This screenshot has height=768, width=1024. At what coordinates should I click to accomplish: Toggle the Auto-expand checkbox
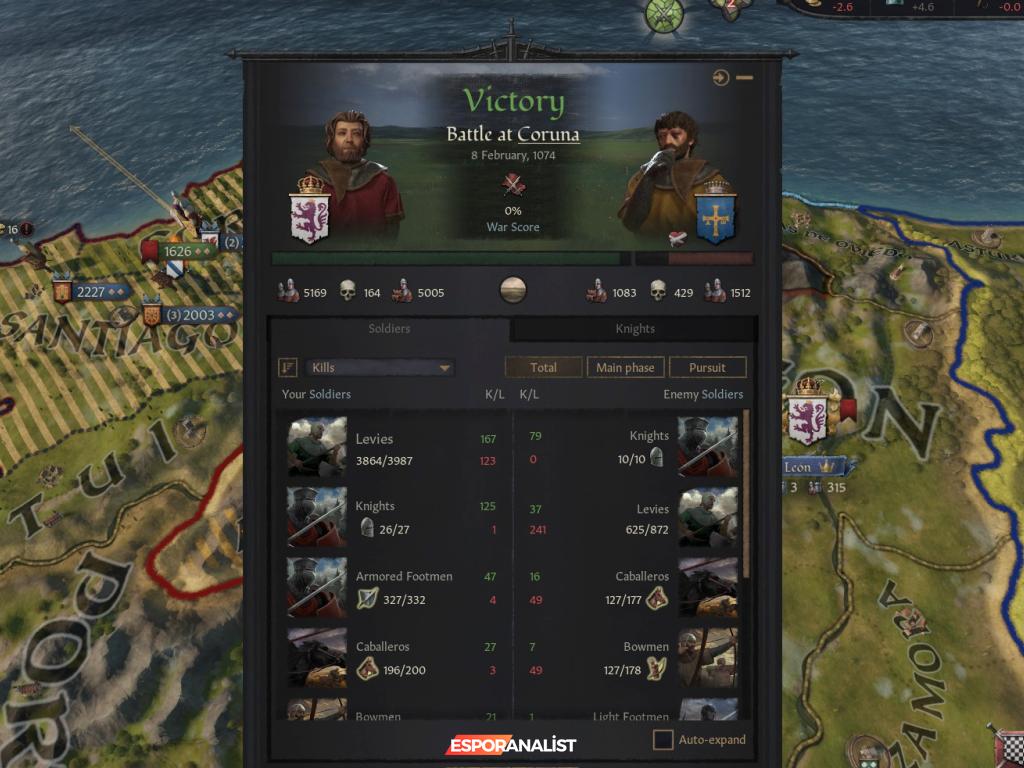point(663,740)
